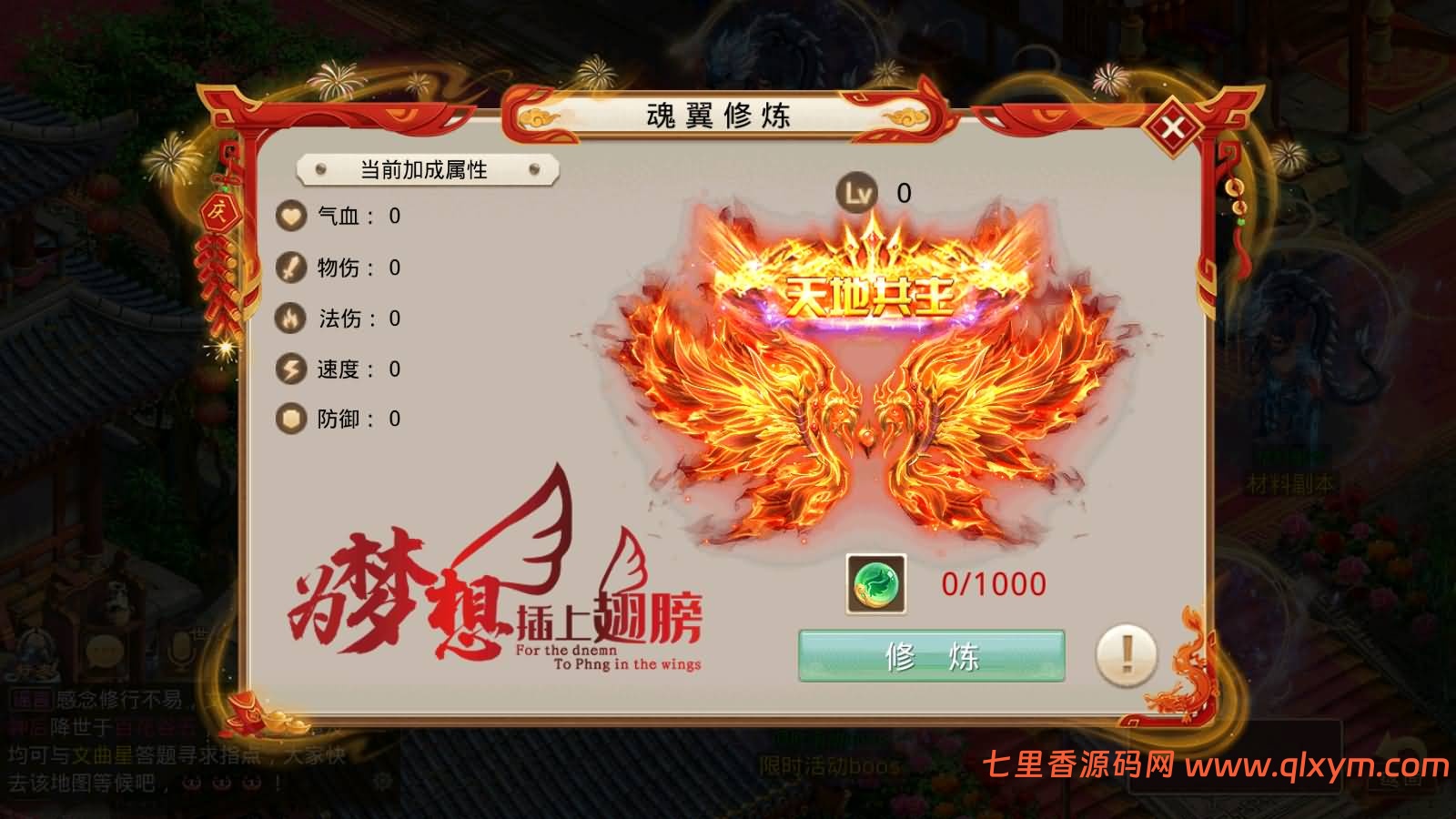Click the 播音 channel tag in chat

click(33, 697)
